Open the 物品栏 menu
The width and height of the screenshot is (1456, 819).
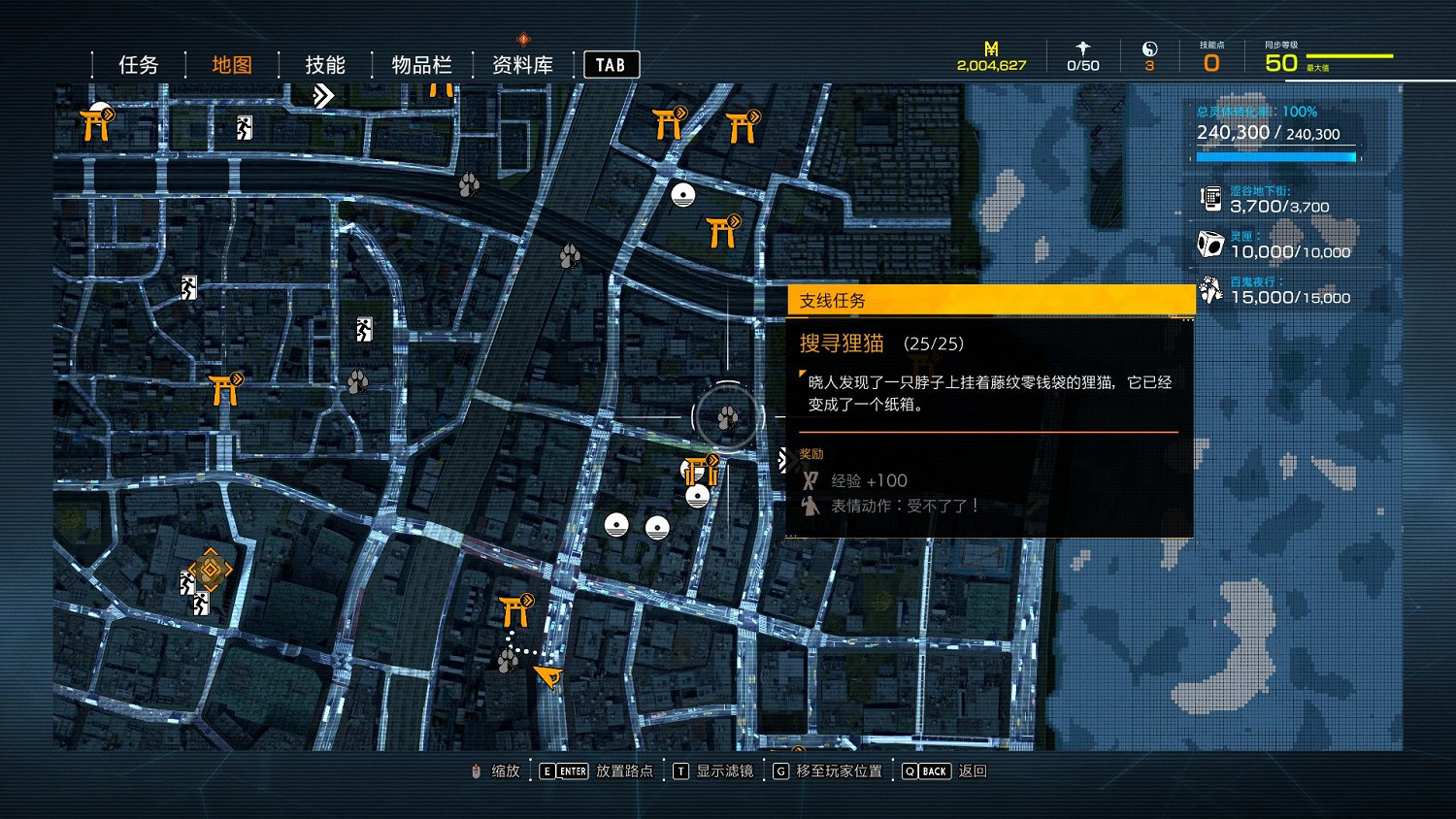point(420,64)
